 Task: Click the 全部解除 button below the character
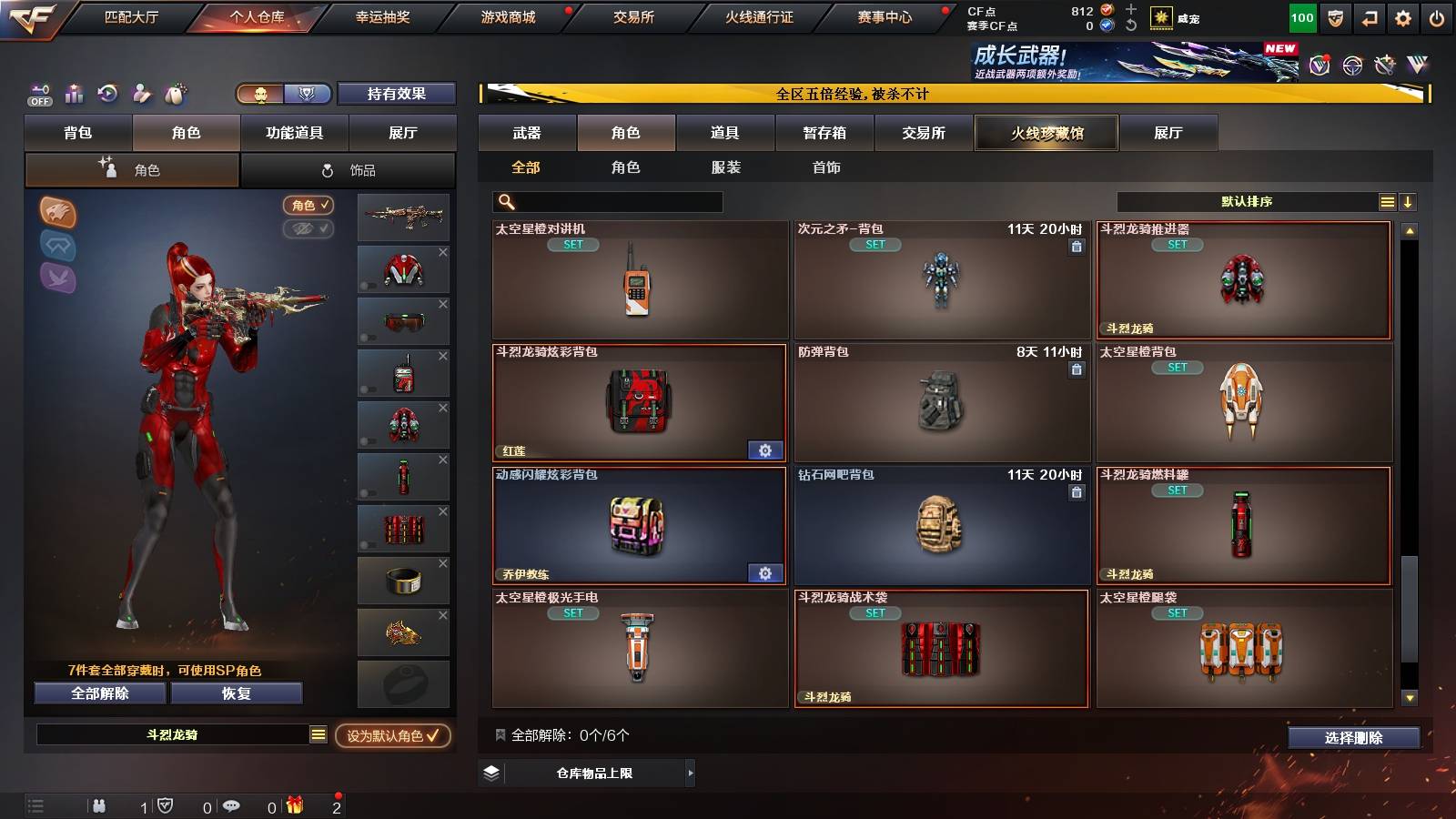click(x=99, y=693)
